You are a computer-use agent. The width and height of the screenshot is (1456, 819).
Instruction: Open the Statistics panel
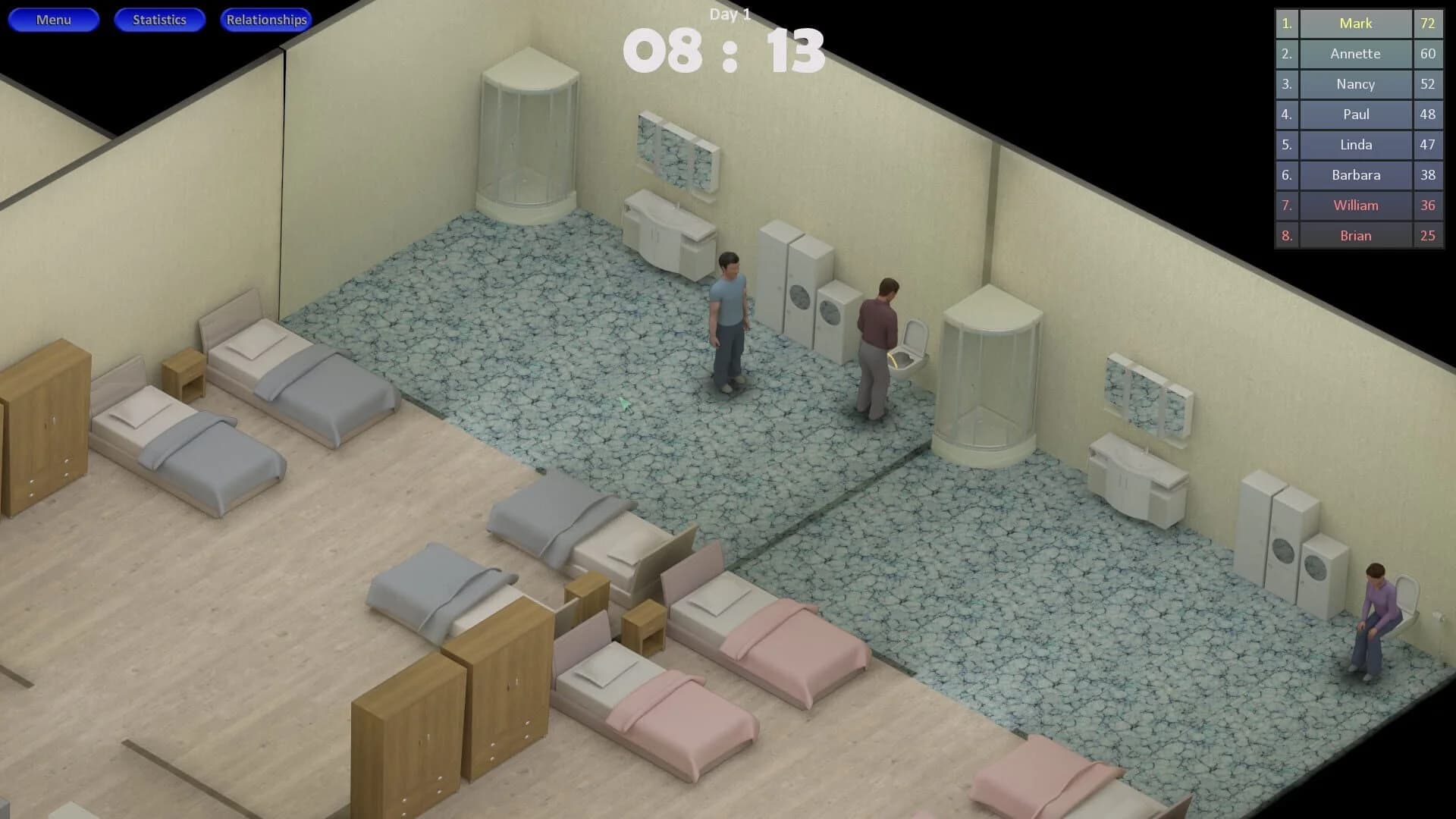pos(159,19)
